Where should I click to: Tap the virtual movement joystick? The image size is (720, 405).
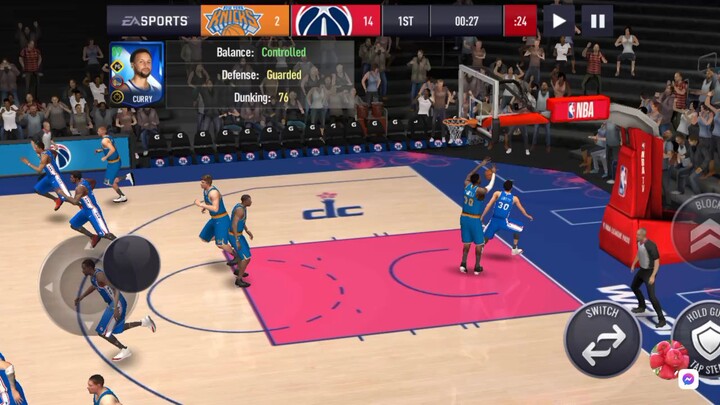coord(131,264)
